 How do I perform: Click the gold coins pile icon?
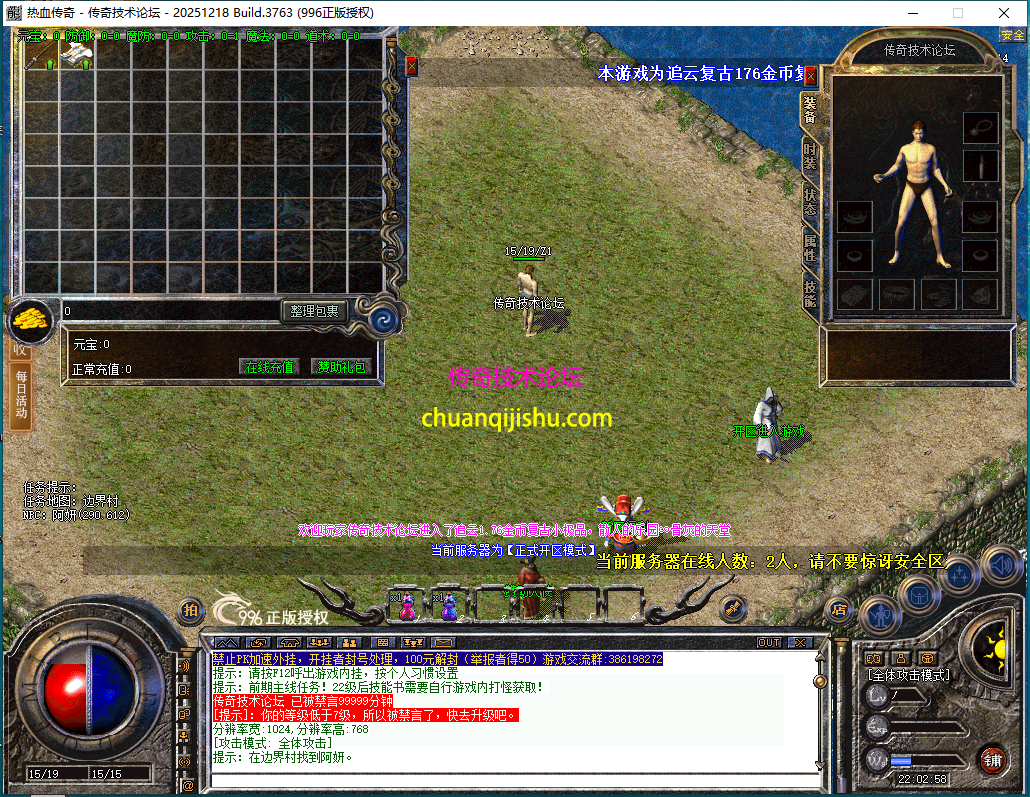coord(32,320)
